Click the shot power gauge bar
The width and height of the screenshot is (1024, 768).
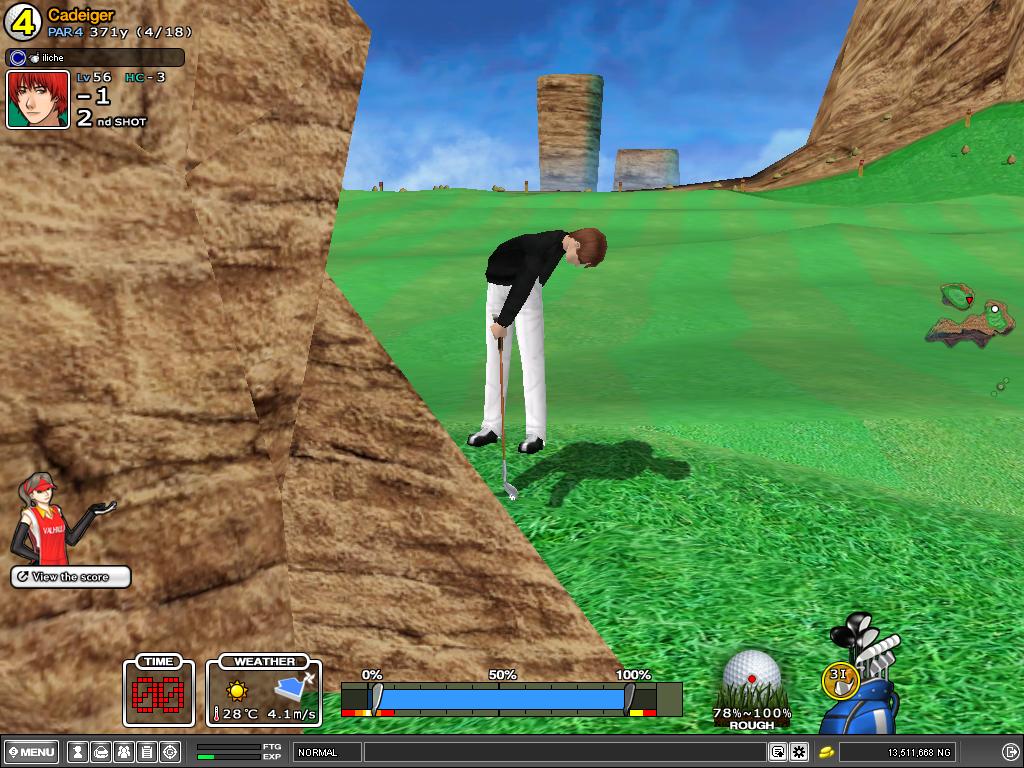pos(500,698)
